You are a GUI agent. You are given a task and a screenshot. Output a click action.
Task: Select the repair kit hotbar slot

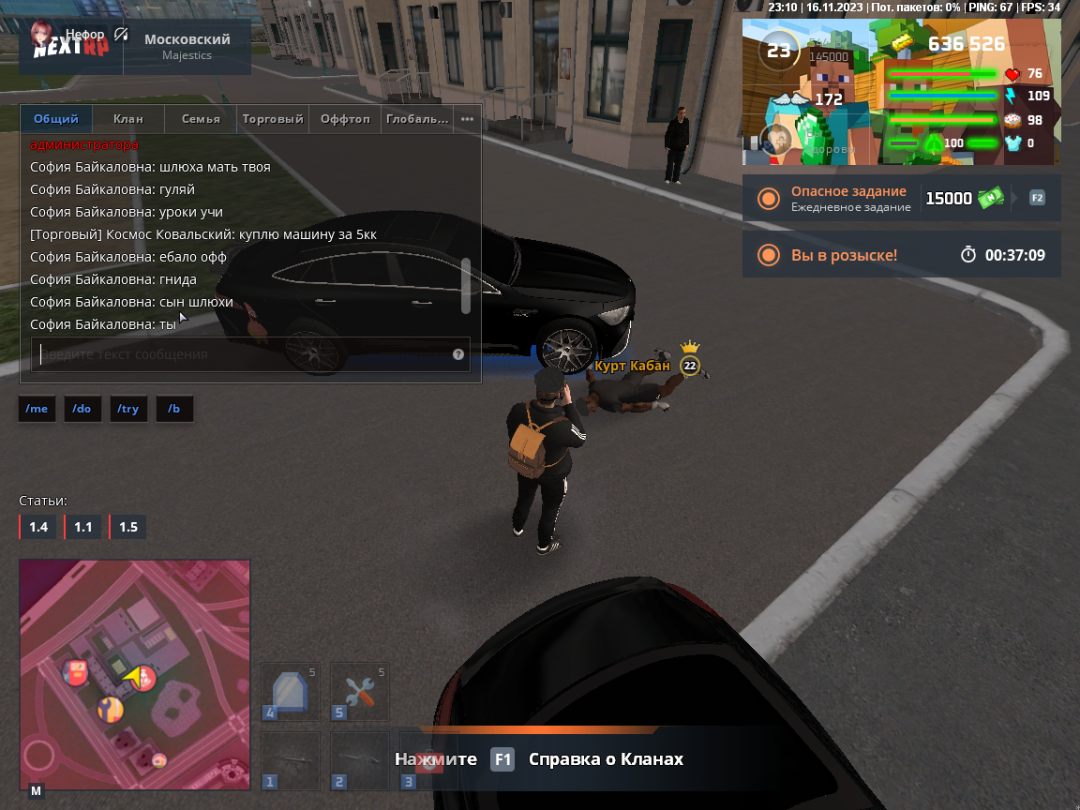pos(360,691)
